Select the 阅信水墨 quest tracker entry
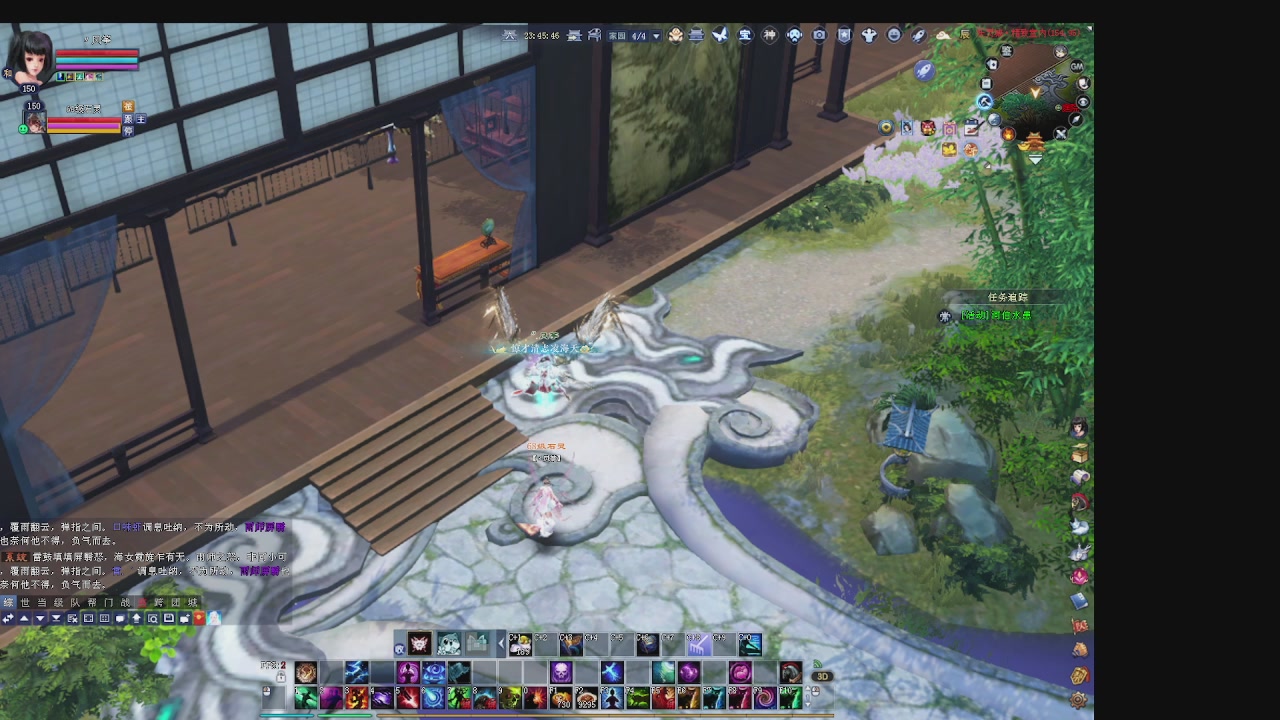1280x720 pixels. tap(995, 315)
